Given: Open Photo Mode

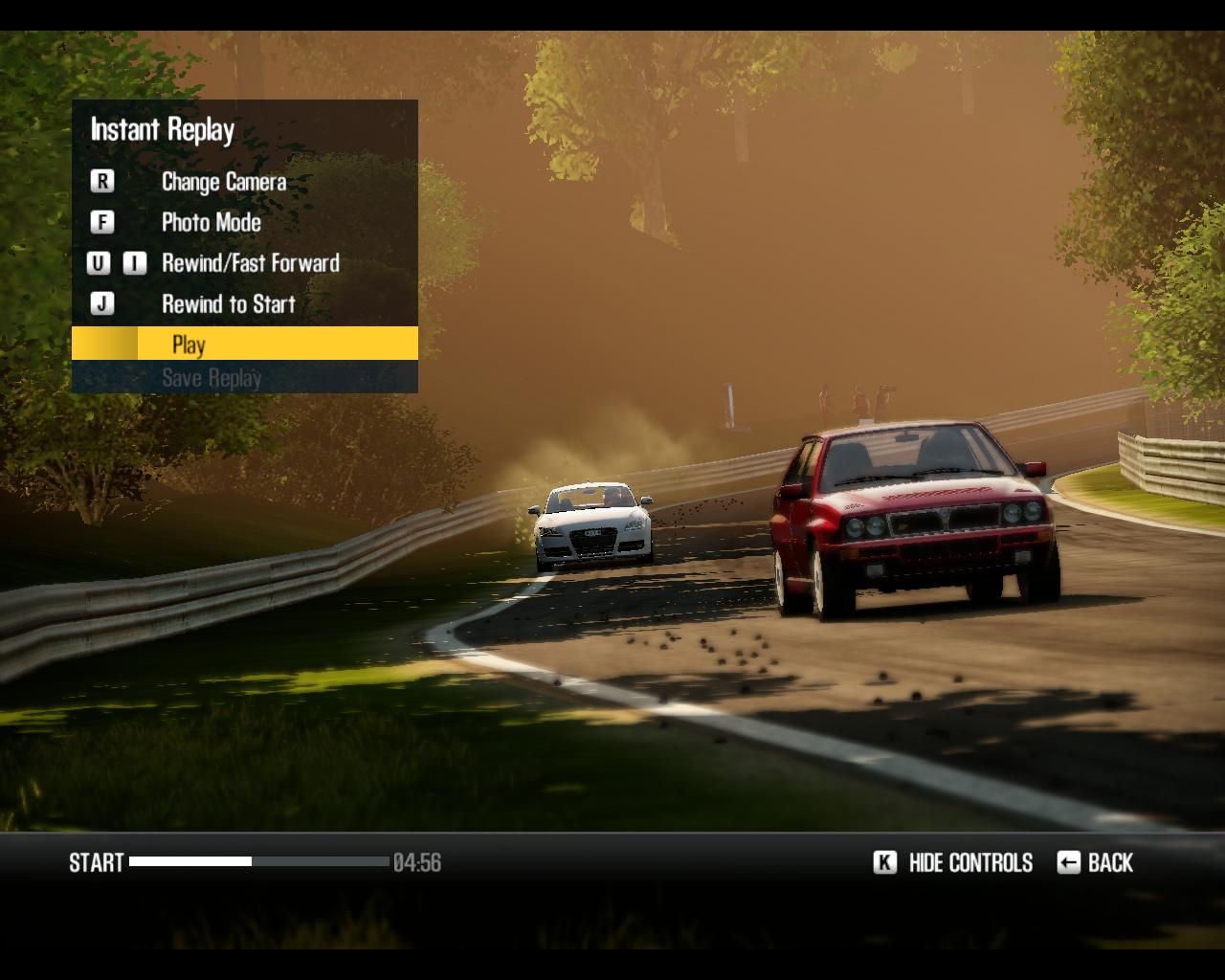Looking at the screenshot, I should (211, 223).
